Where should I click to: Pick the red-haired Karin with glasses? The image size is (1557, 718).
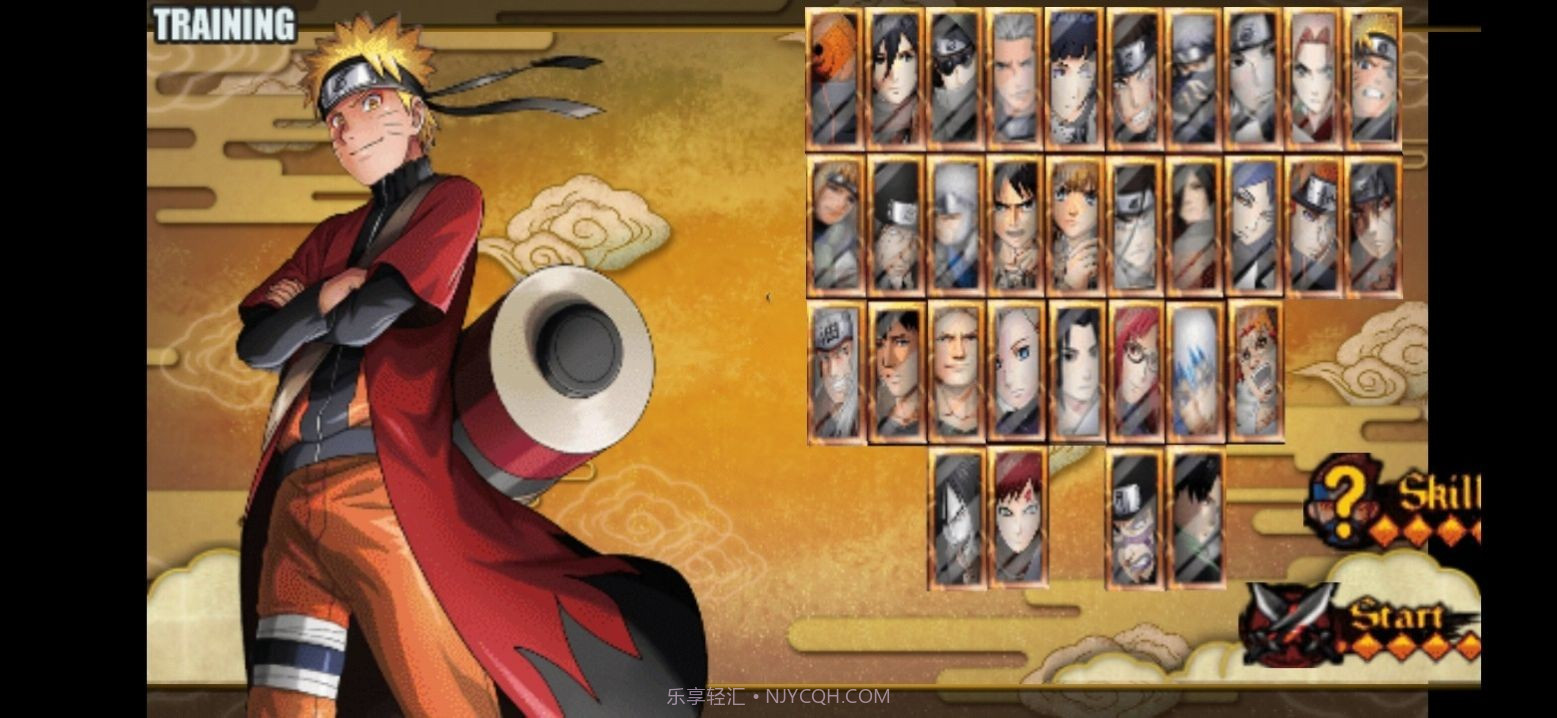tap(1136, 371)
